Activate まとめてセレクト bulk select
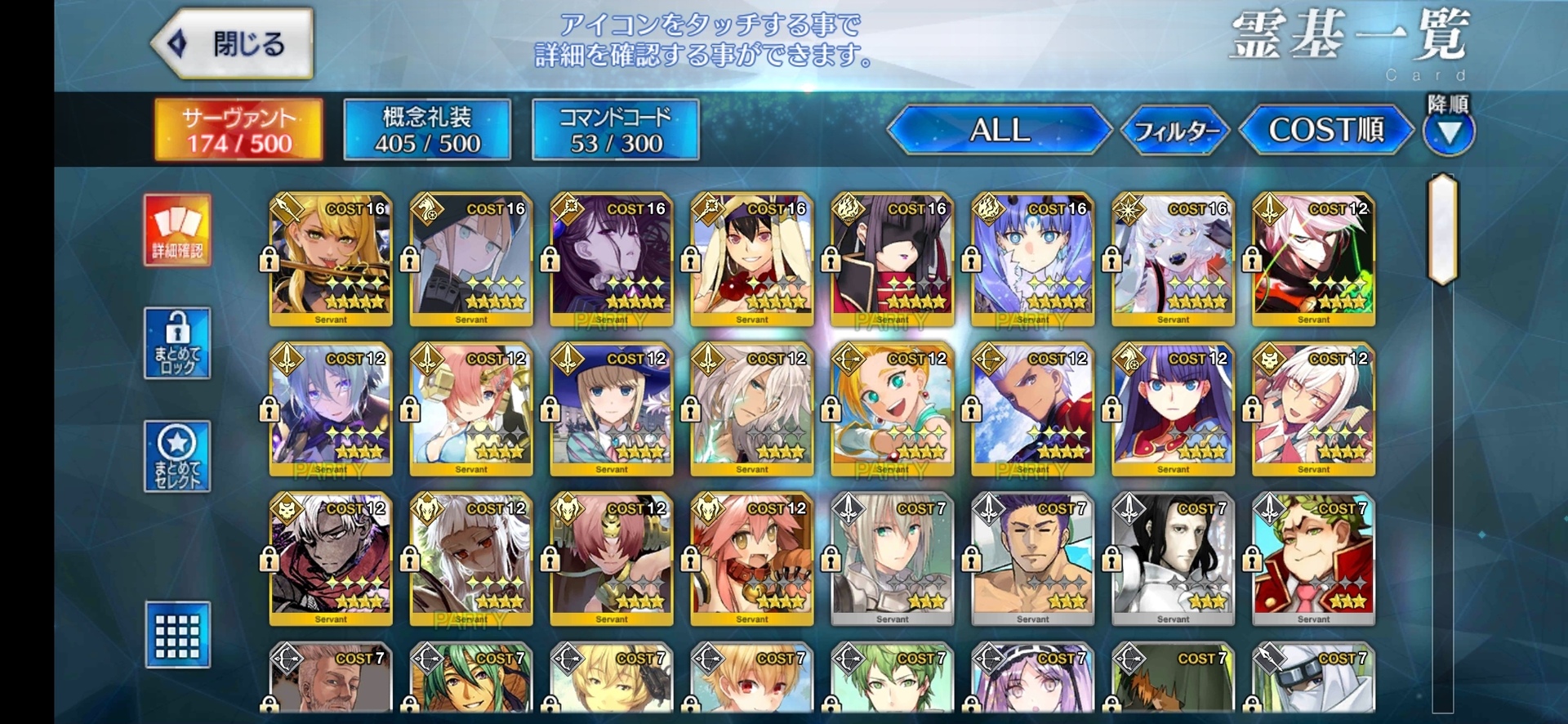The height and width of the screenshot is (724, 1568). (x=177, y=456)
